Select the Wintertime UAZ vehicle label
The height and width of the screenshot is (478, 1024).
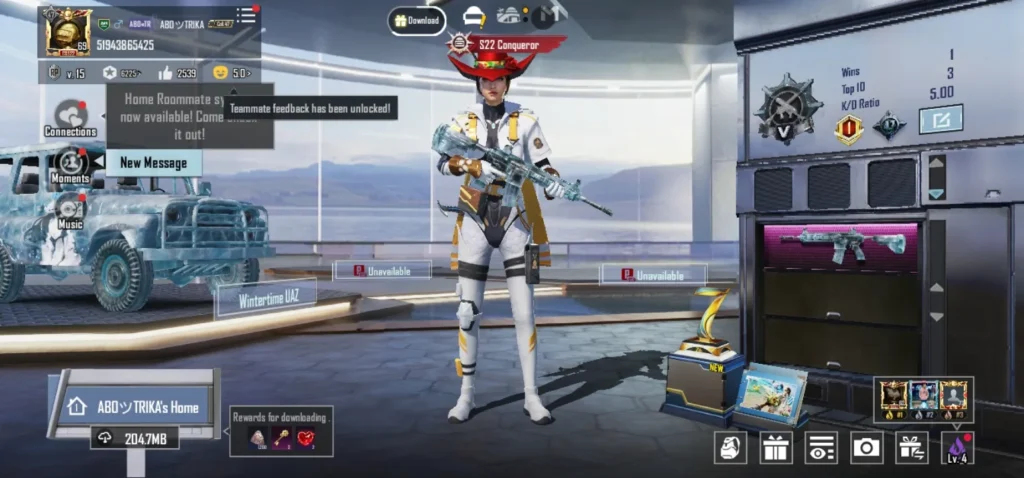click(265, 298)
